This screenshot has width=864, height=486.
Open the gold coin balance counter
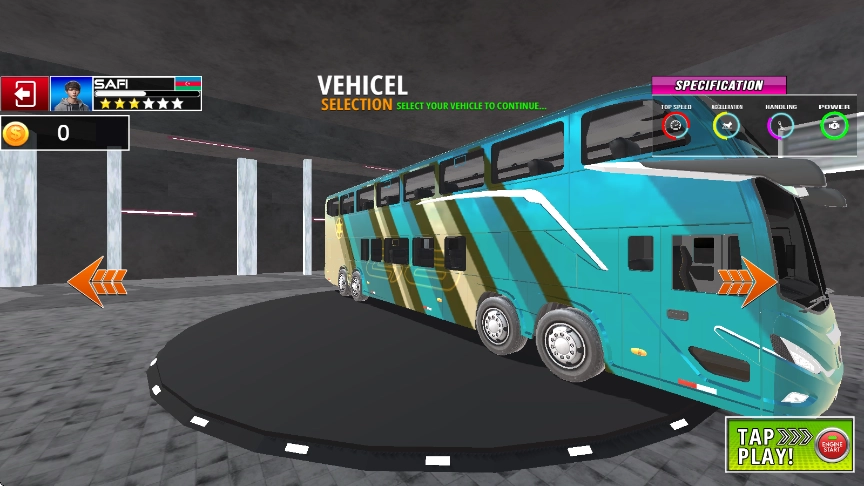click(64, 133)
